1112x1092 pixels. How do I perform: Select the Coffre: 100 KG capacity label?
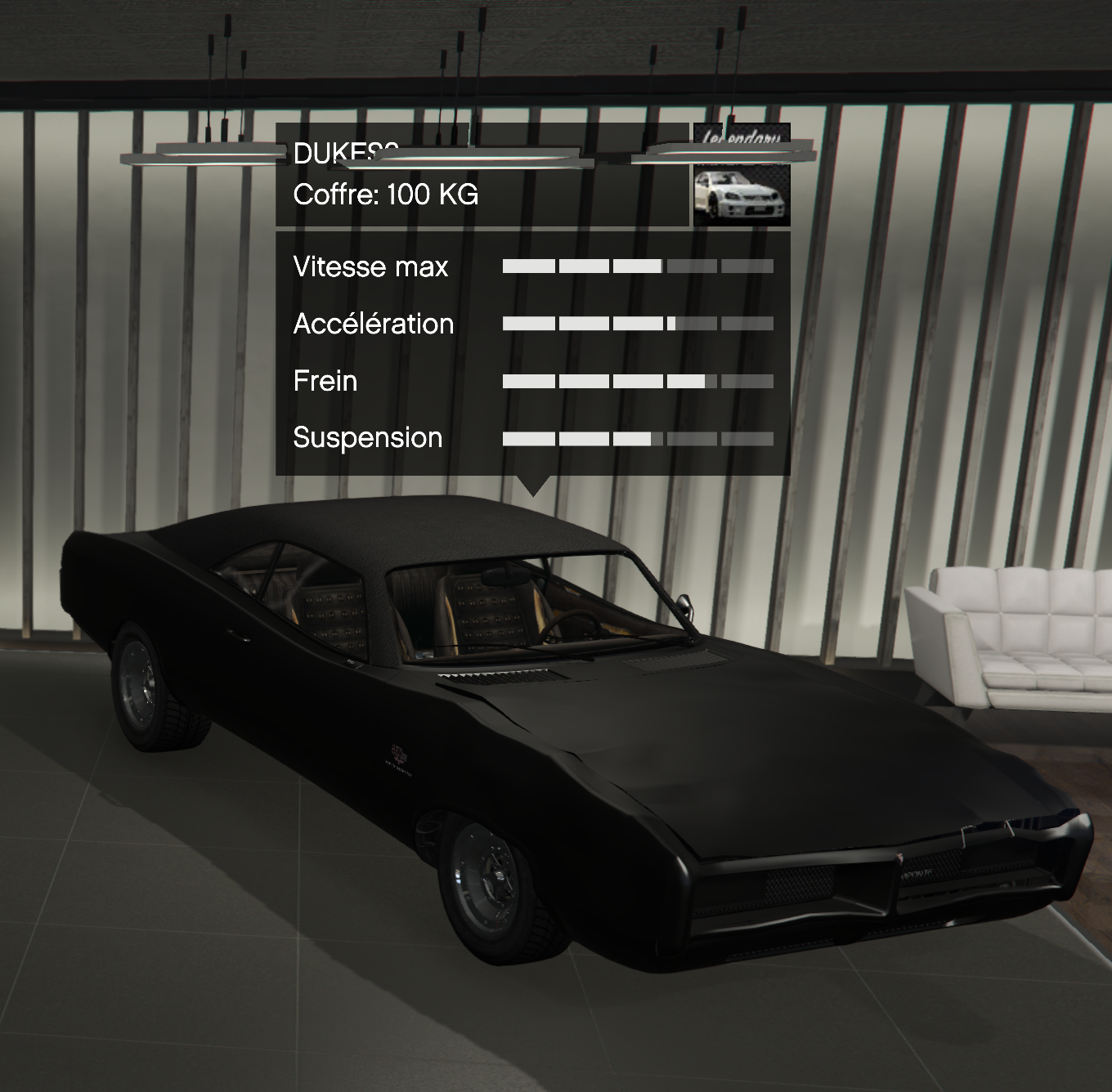387,195
